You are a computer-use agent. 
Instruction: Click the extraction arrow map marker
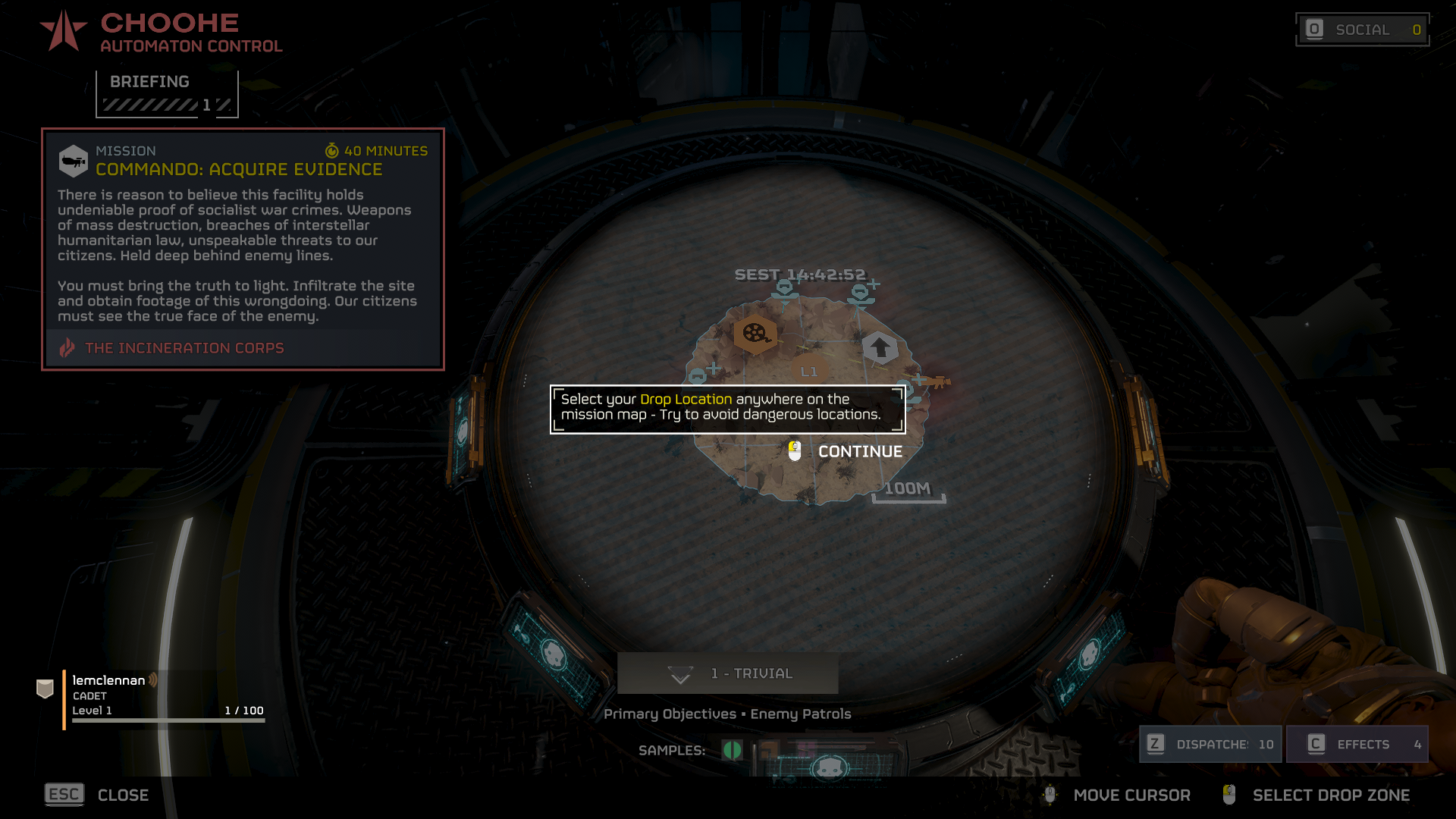[880, 347]
